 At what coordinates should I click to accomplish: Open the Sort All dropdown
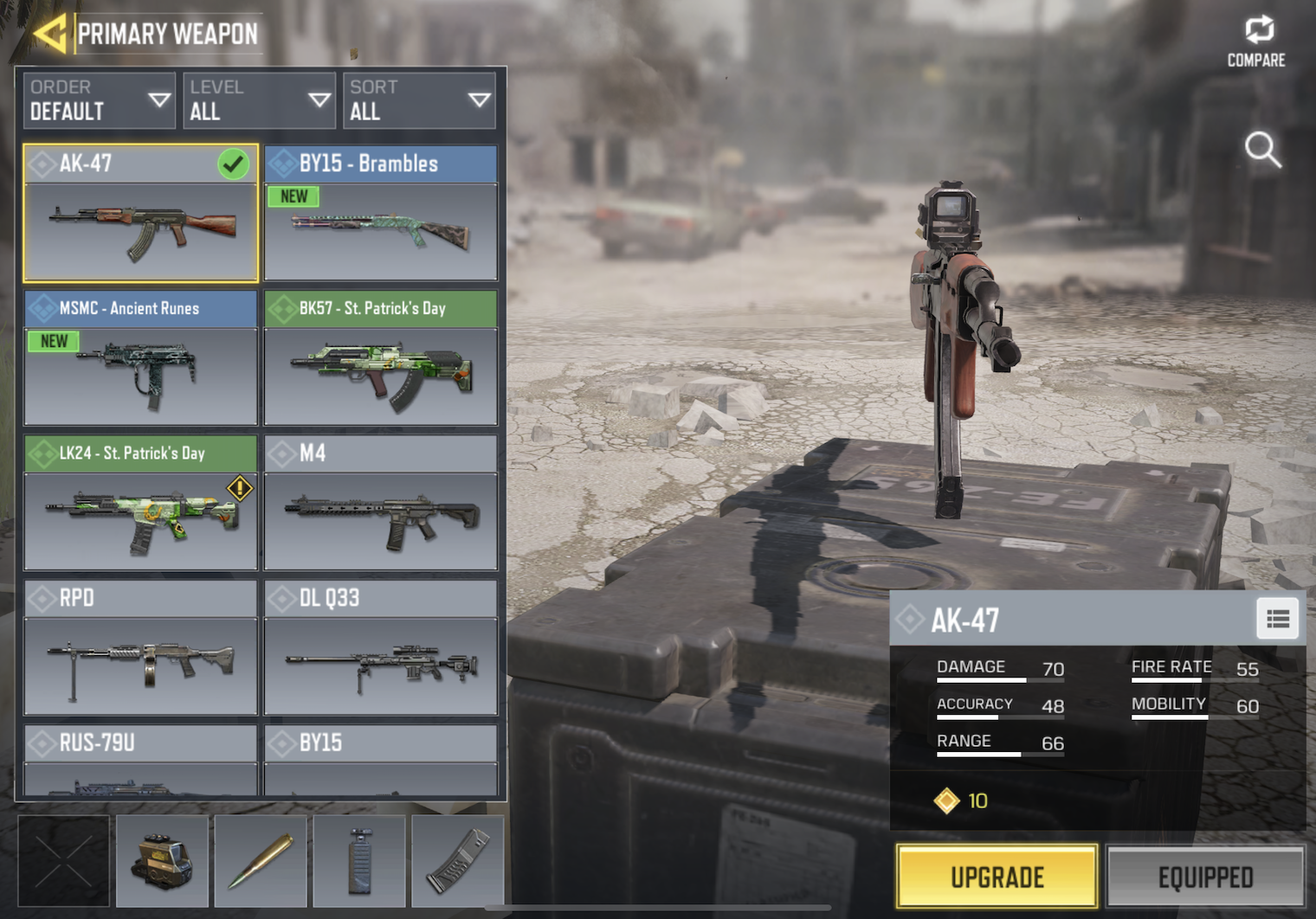point(420,100)
